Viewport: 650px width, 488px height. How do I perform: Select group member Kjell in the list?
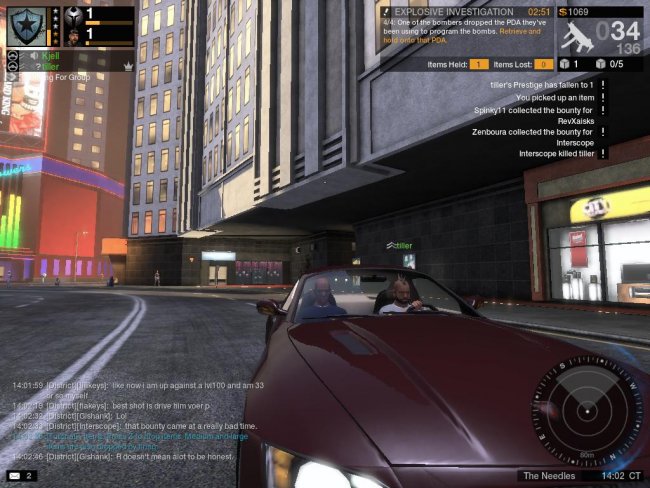tap(51, 56)
